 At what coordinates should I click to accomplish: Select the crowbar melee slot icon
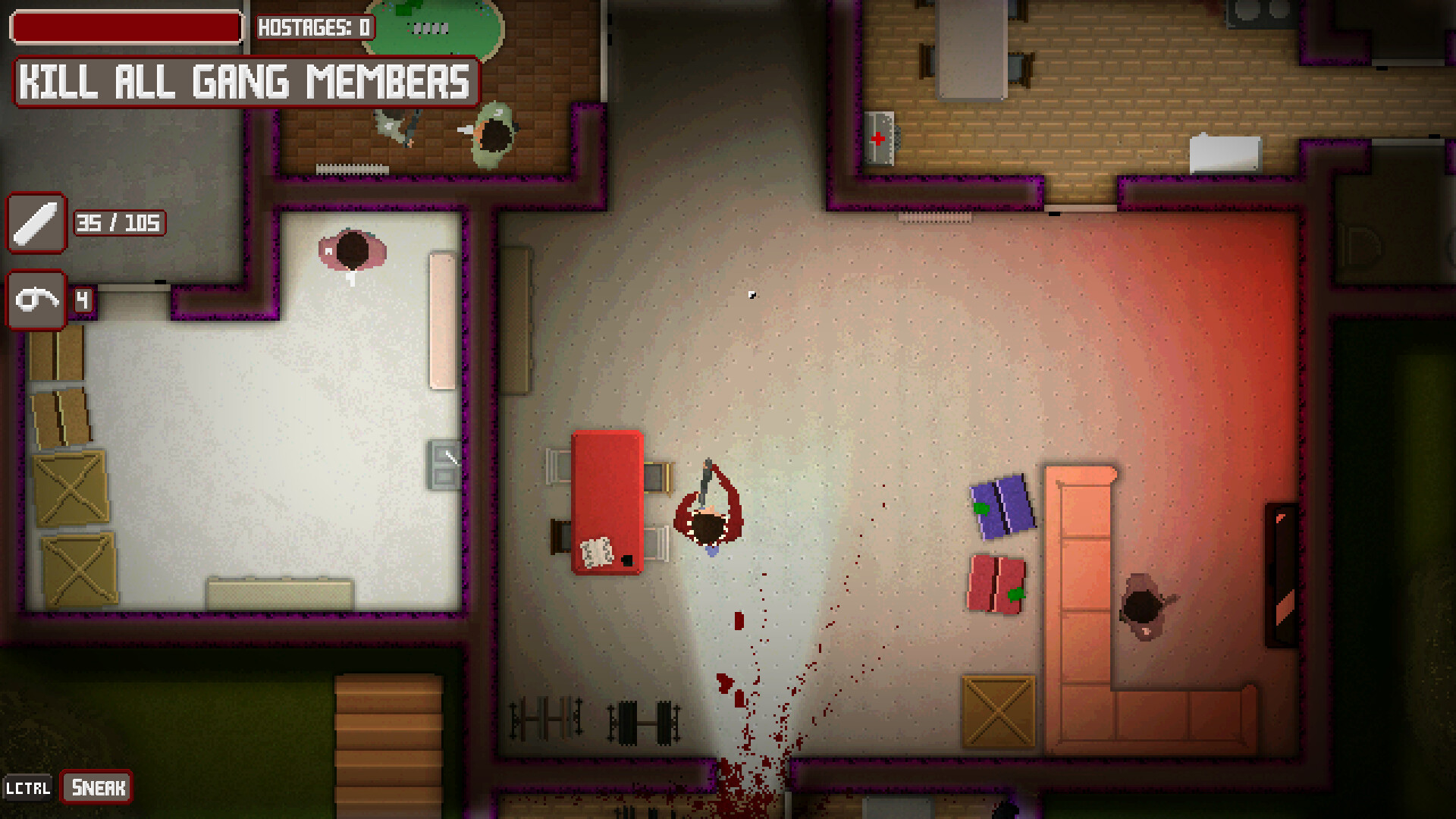(x=36, y=300)
